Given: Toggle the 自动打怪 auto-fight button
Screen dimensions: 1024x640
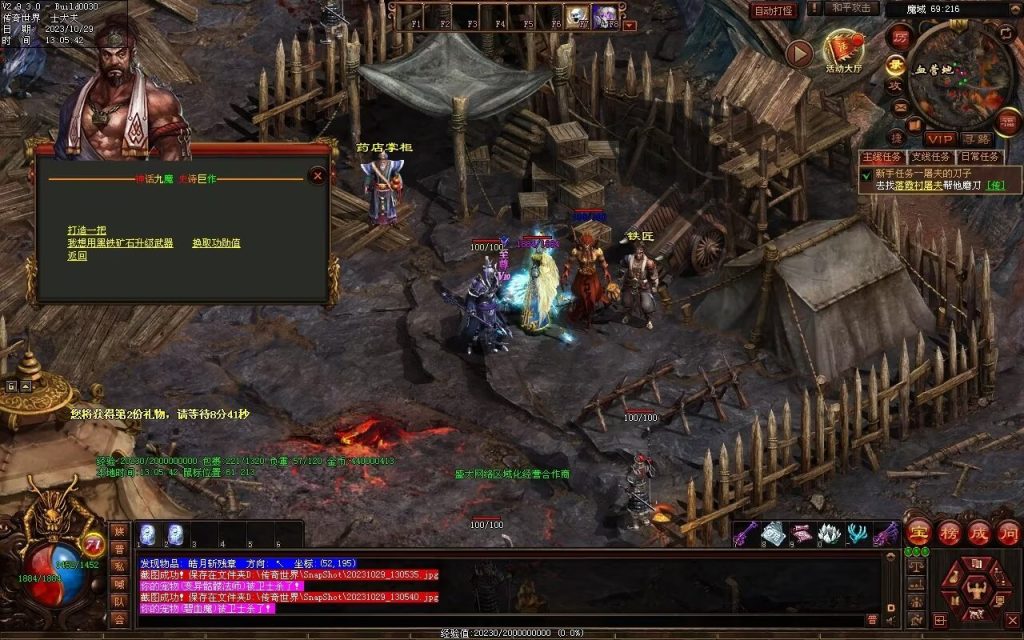Looking at the screenshot, I should [774, 11].
